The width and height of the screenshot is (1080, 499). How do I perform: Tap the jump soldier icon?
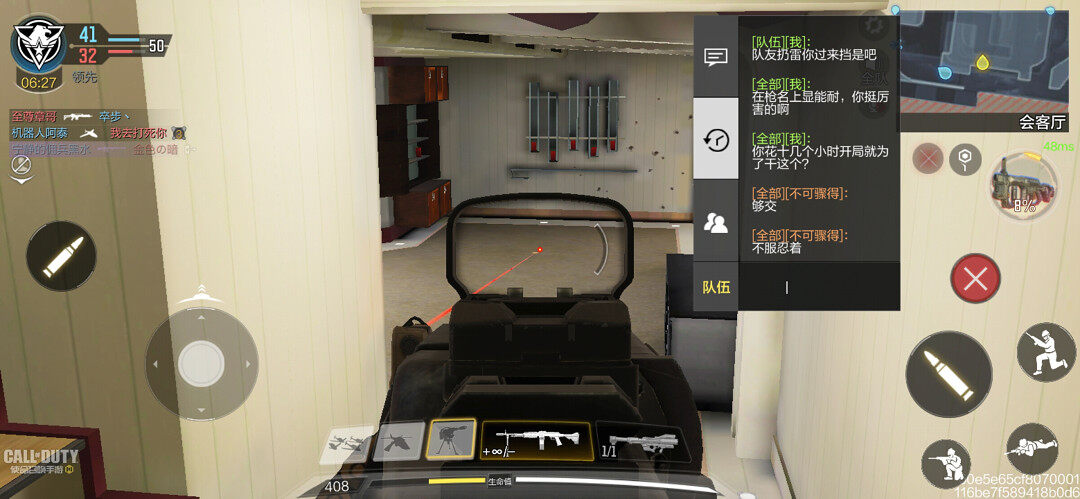click(1046, 351)
